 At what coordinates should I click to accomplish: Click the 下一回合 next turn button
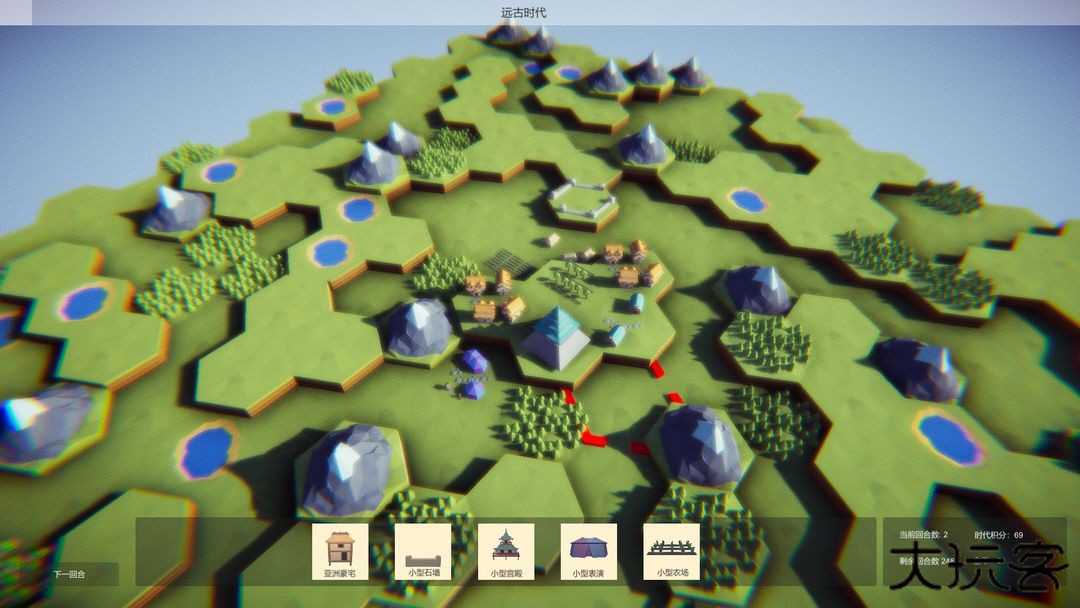coord(70,575)
